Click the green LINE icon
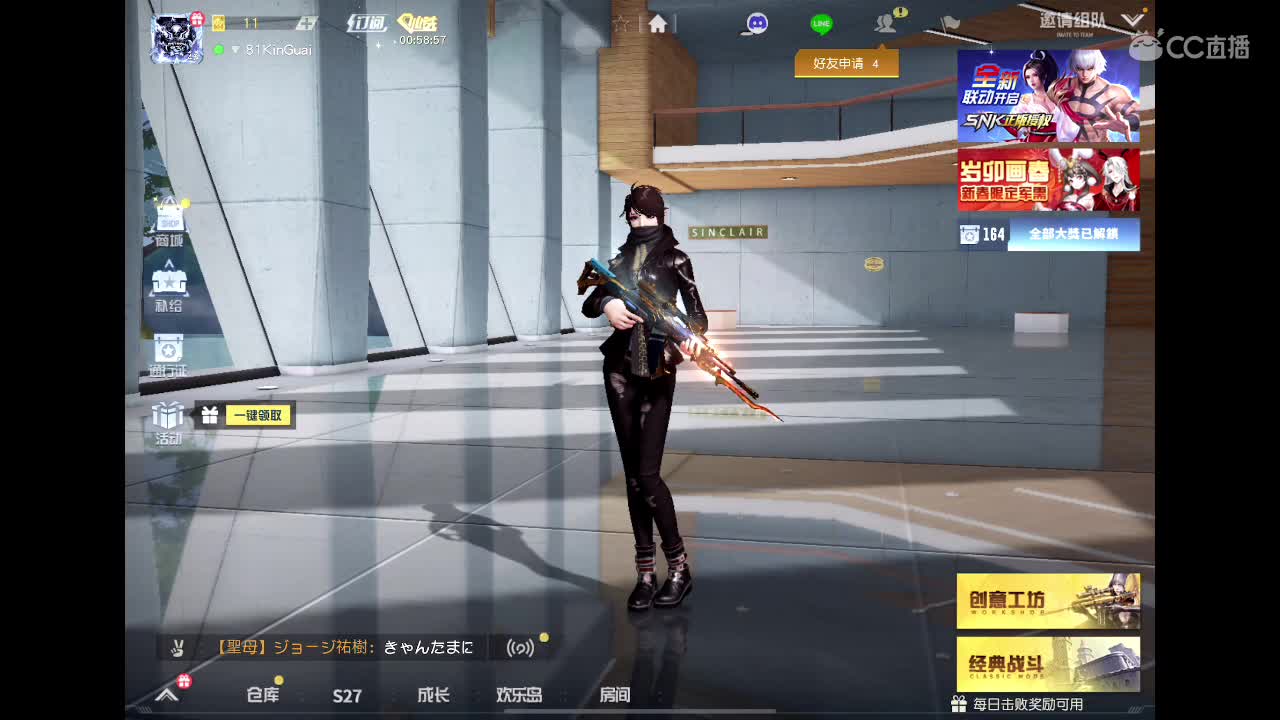1280x720 pixels. click(x=820, y=22)
